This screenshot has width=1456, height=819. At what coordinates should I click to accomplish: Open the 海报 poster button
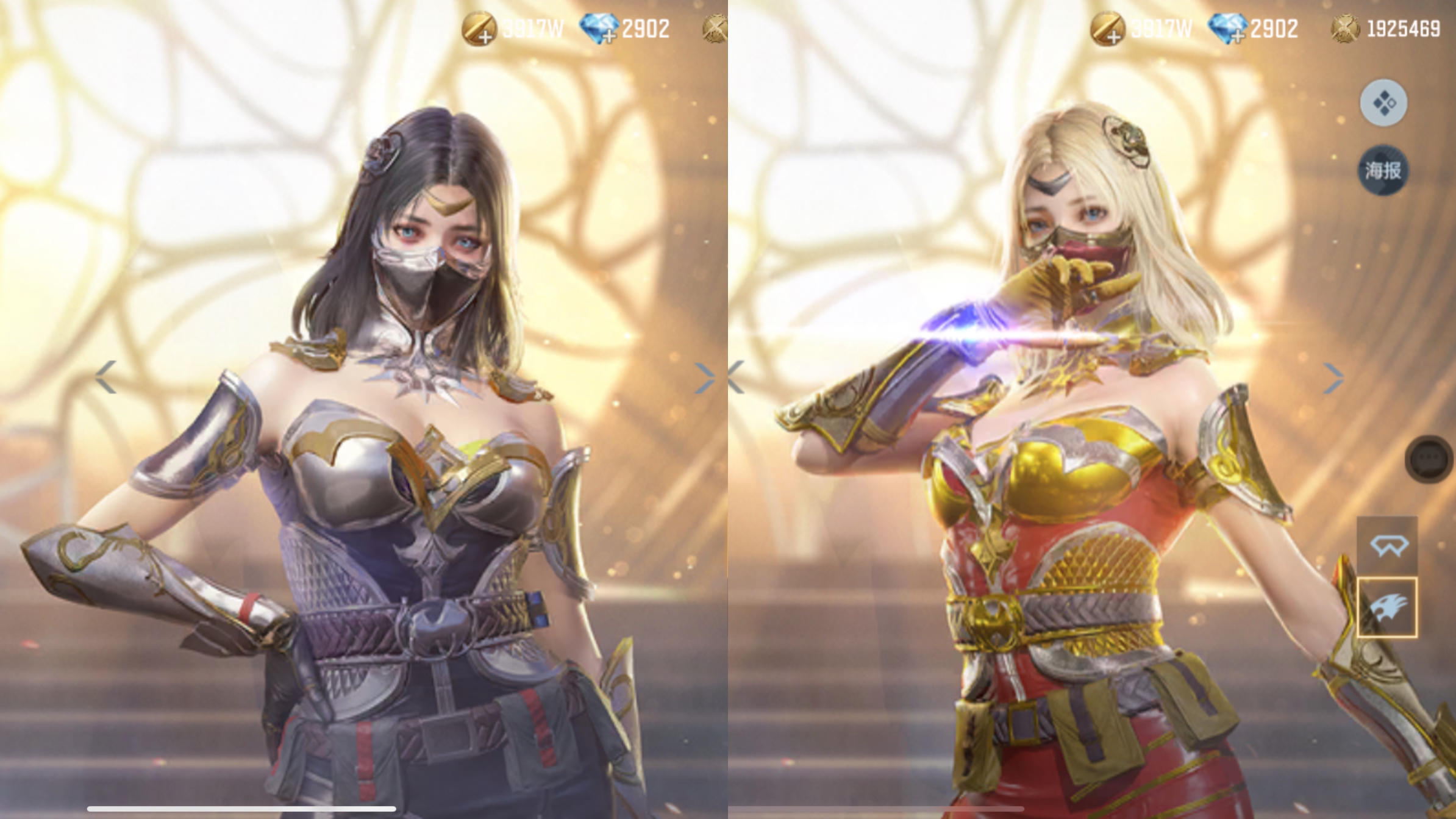click(1383, 171)
